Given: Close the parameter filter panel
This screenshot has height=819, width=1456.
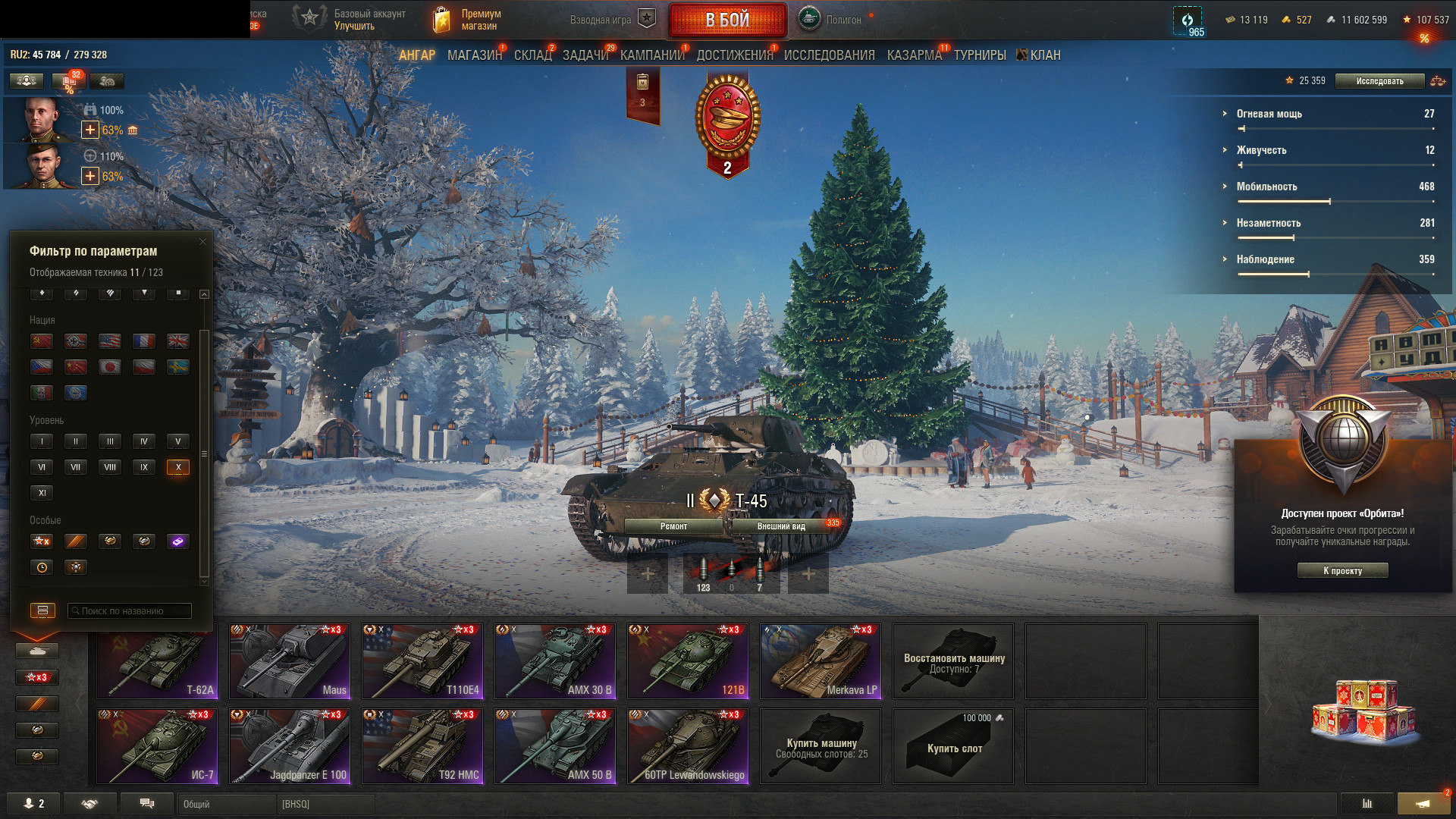Looking at the screenshot, I should point(202,242).
